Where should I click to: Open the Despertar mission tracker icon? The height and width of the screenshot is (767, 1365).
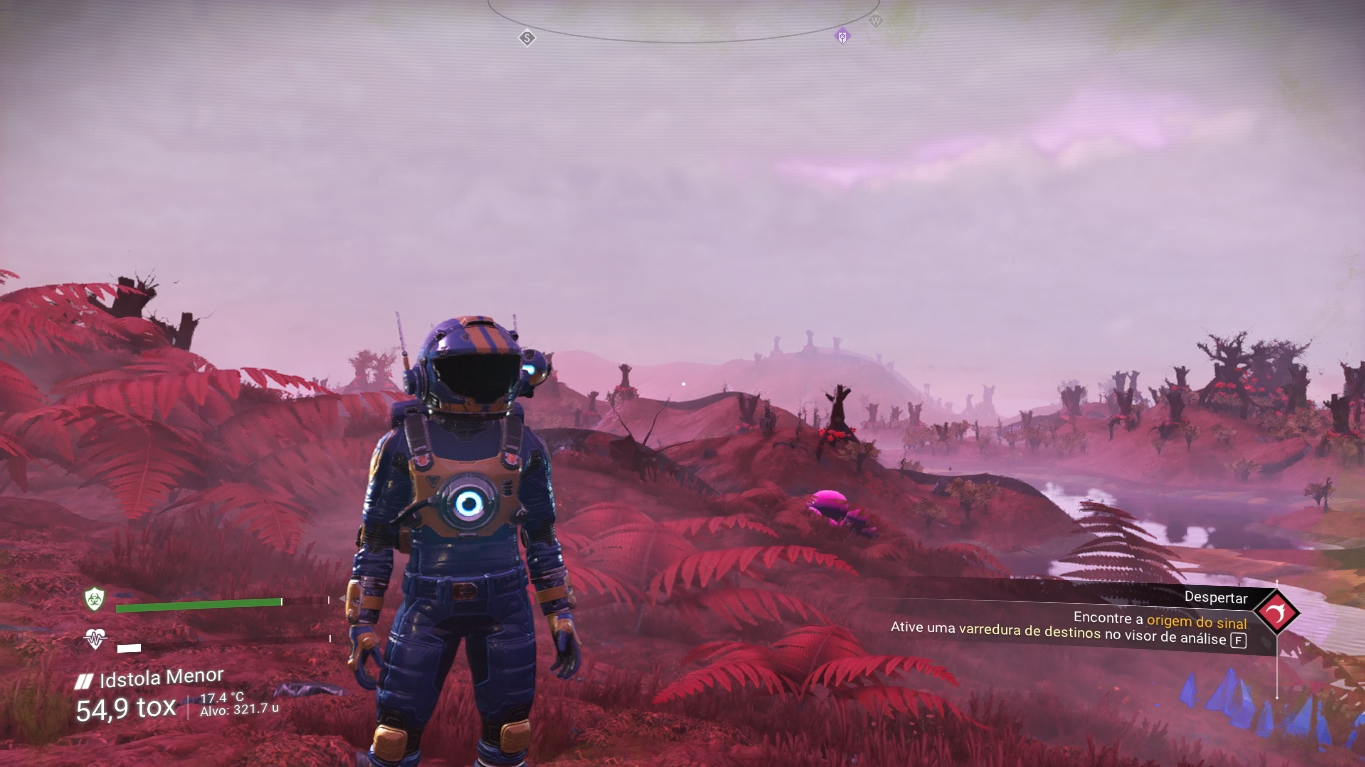(x=1276, y=612)
